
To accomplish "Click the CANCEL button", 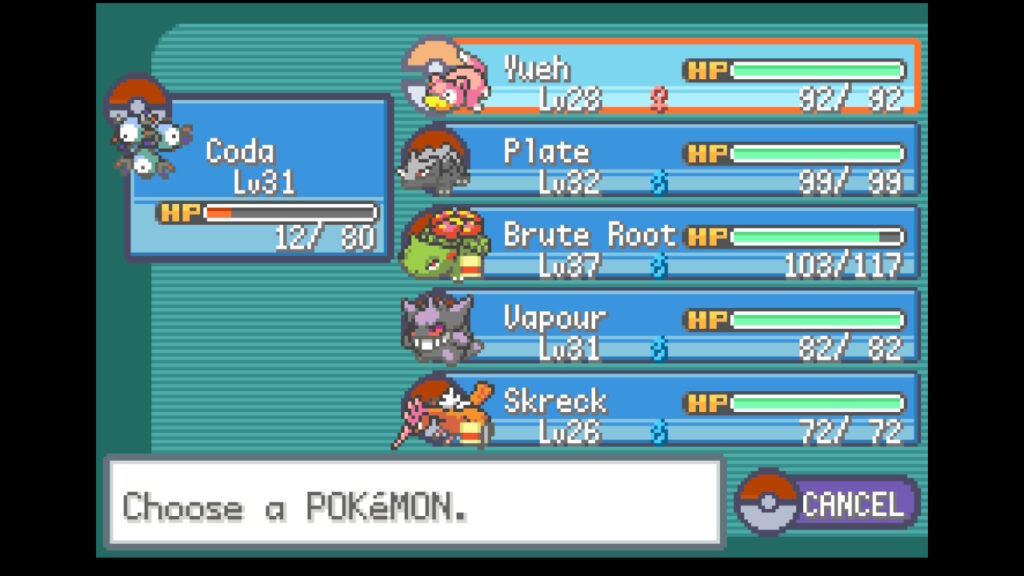I will (x=828, y=503).
